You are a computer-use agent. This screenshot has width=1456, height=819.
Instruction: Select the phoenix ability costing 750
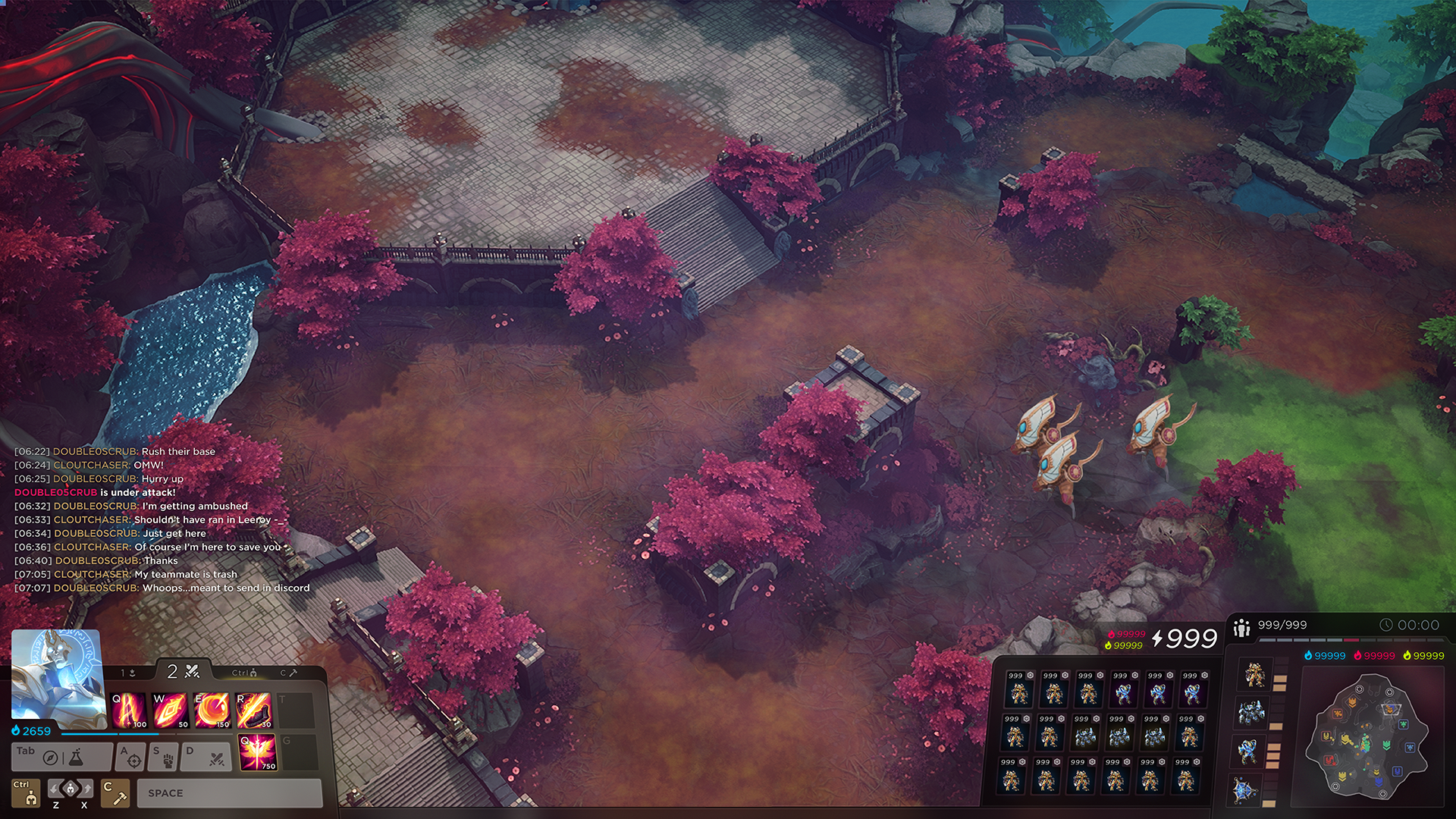pos(258,753)
